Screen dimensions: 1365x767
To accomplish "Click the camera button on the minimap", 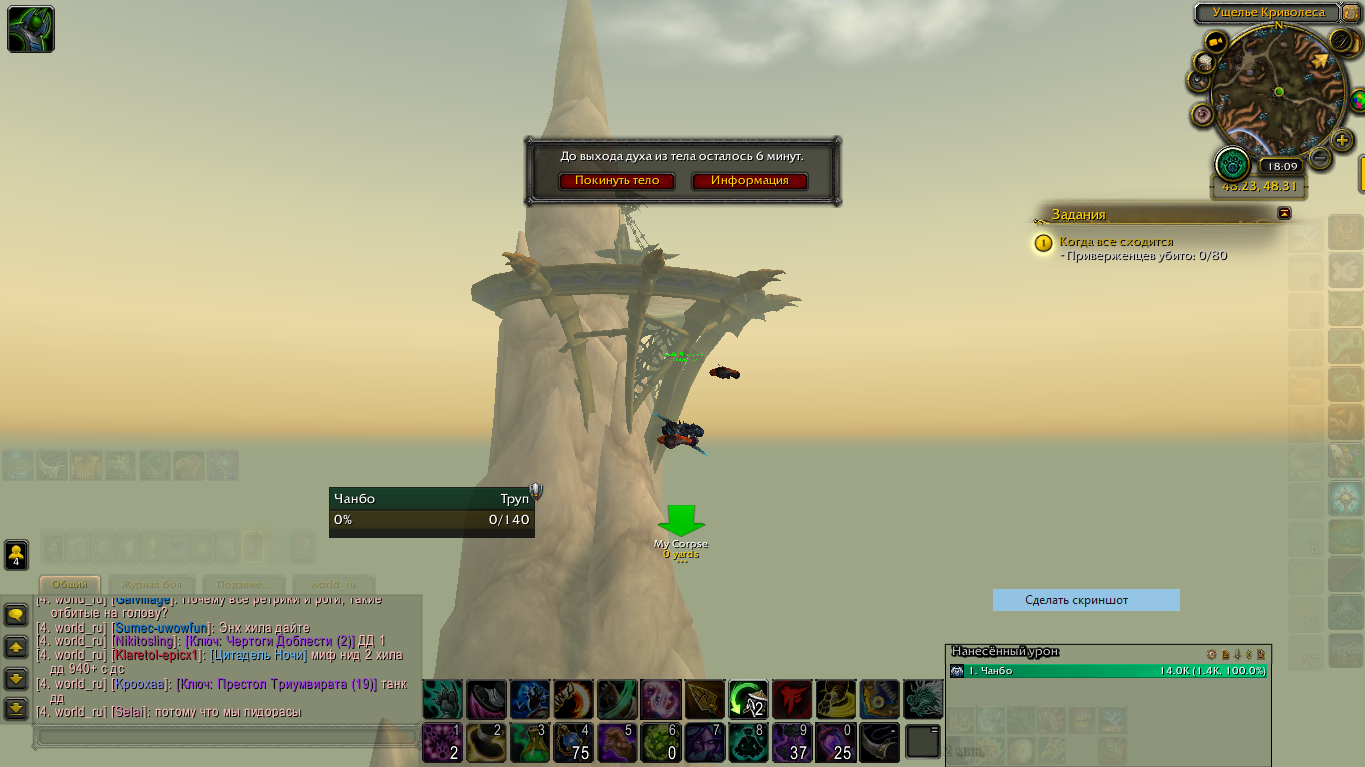I will 1216,42.
